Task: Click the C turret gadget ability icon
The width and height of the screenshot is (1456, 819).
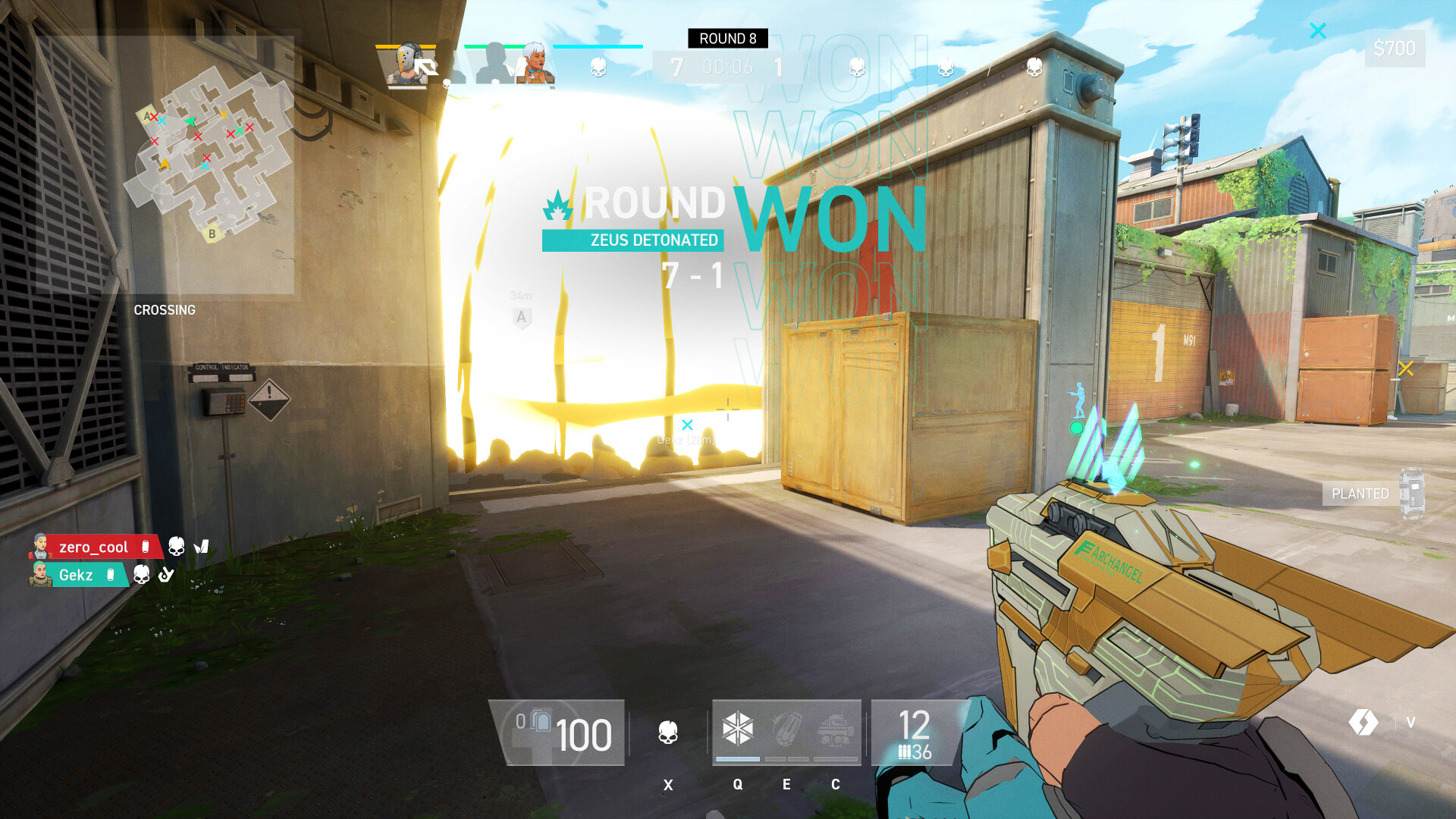Action: [x=836, y=730]
